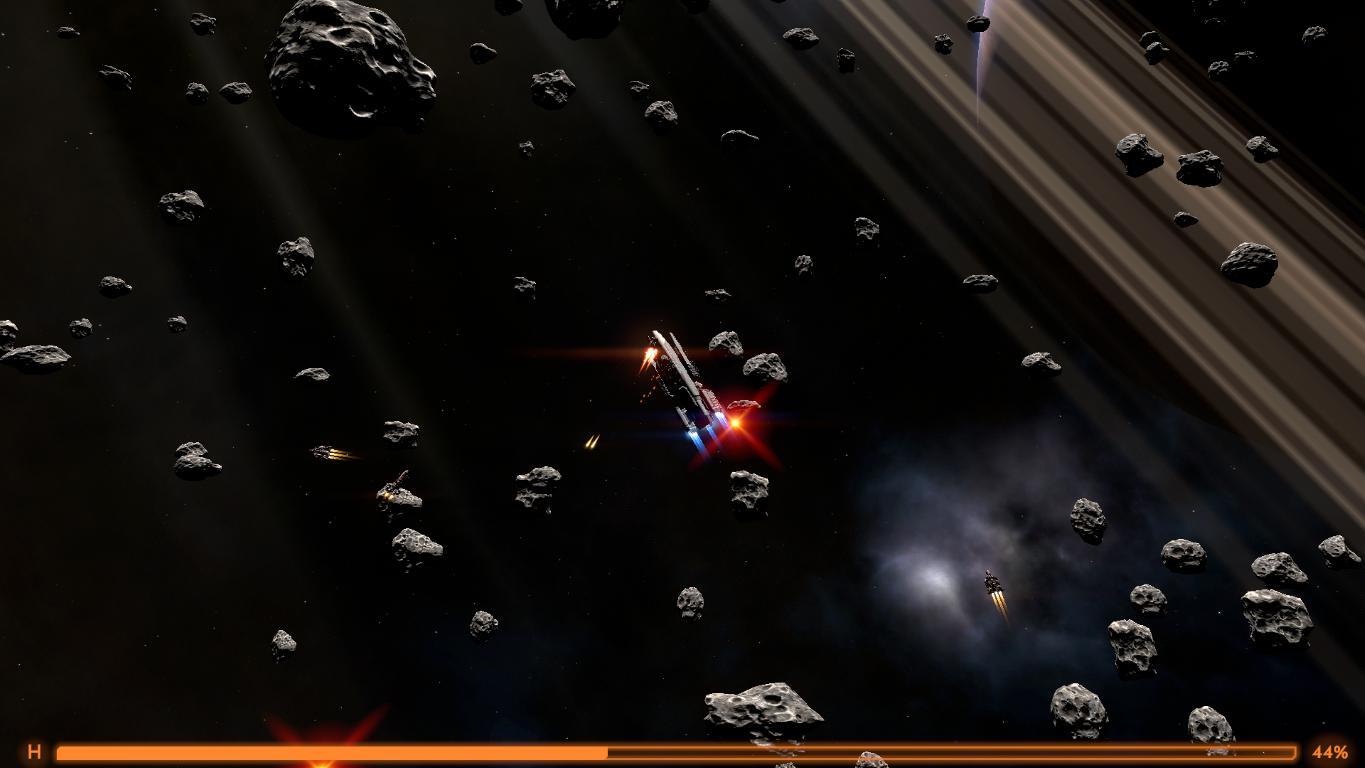Image resolution: width=1365 pixels, height=768 pixels.
Task: Select the bright red engine flare
Action: click(x=736, y=423)
